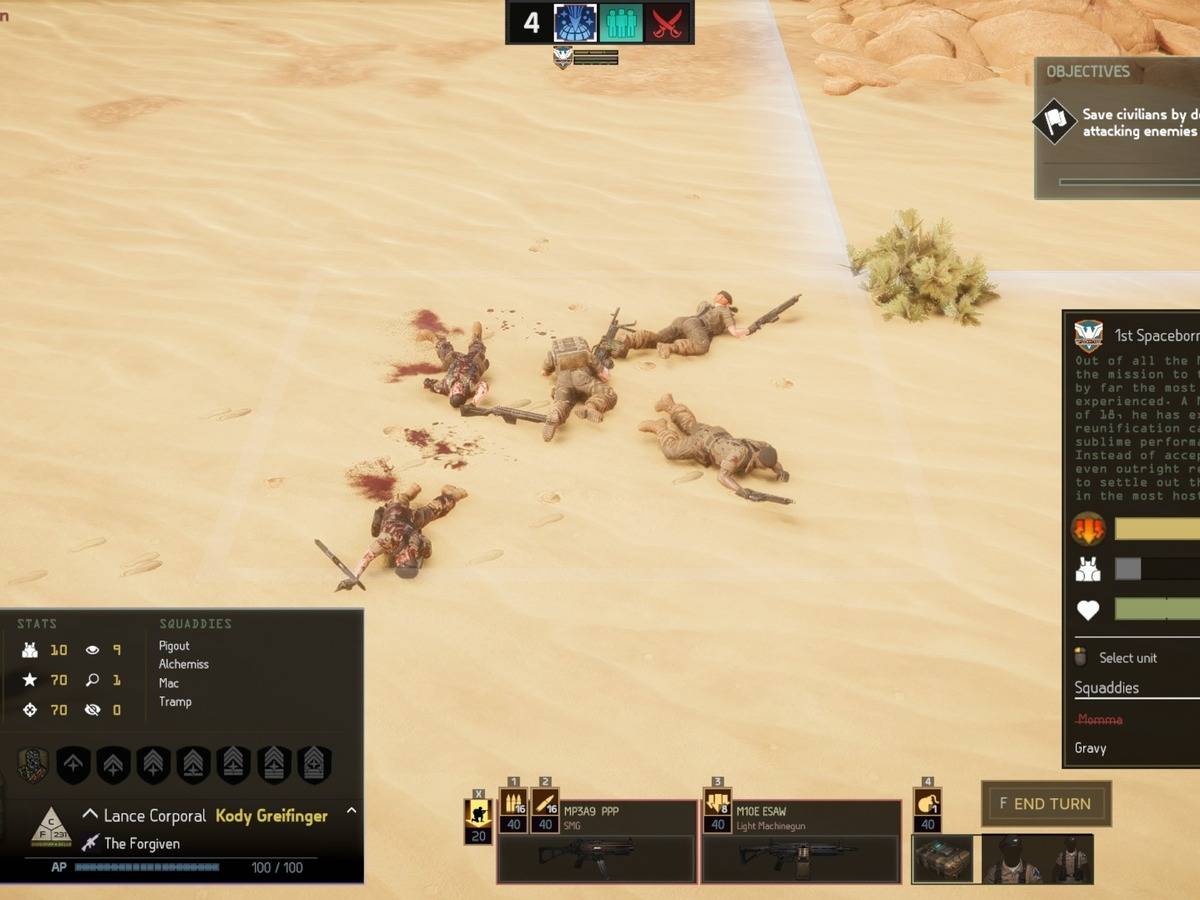Pick Gravy in the enemy squaddies list
Viewport: 1200px width, 900px height.
[1090, 748]
